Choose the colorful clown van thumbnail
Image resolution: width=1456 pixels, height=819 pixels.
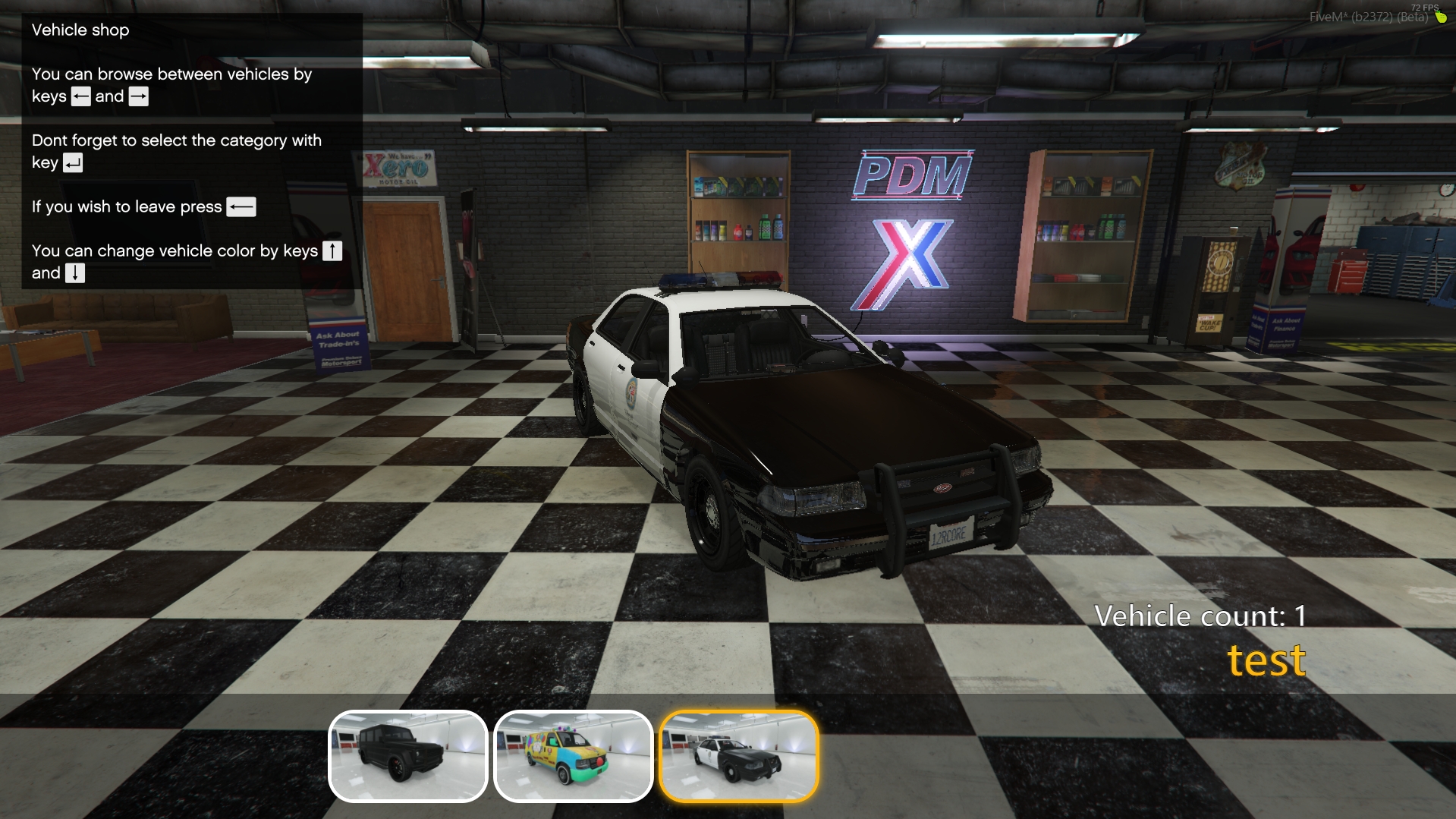tap(573, 756)
